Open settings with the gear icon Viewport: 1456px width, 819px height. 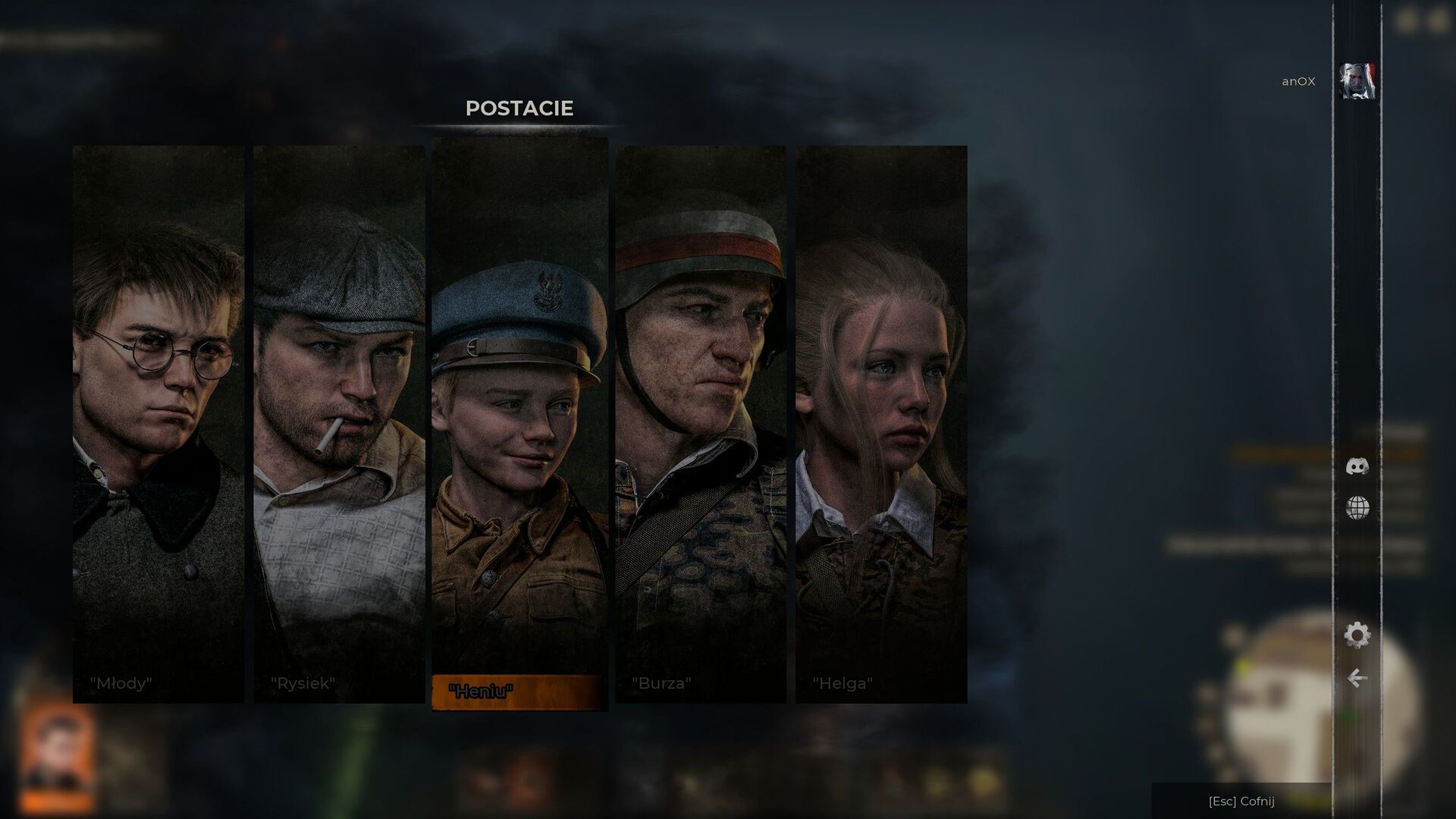(x=1357, y=635)
